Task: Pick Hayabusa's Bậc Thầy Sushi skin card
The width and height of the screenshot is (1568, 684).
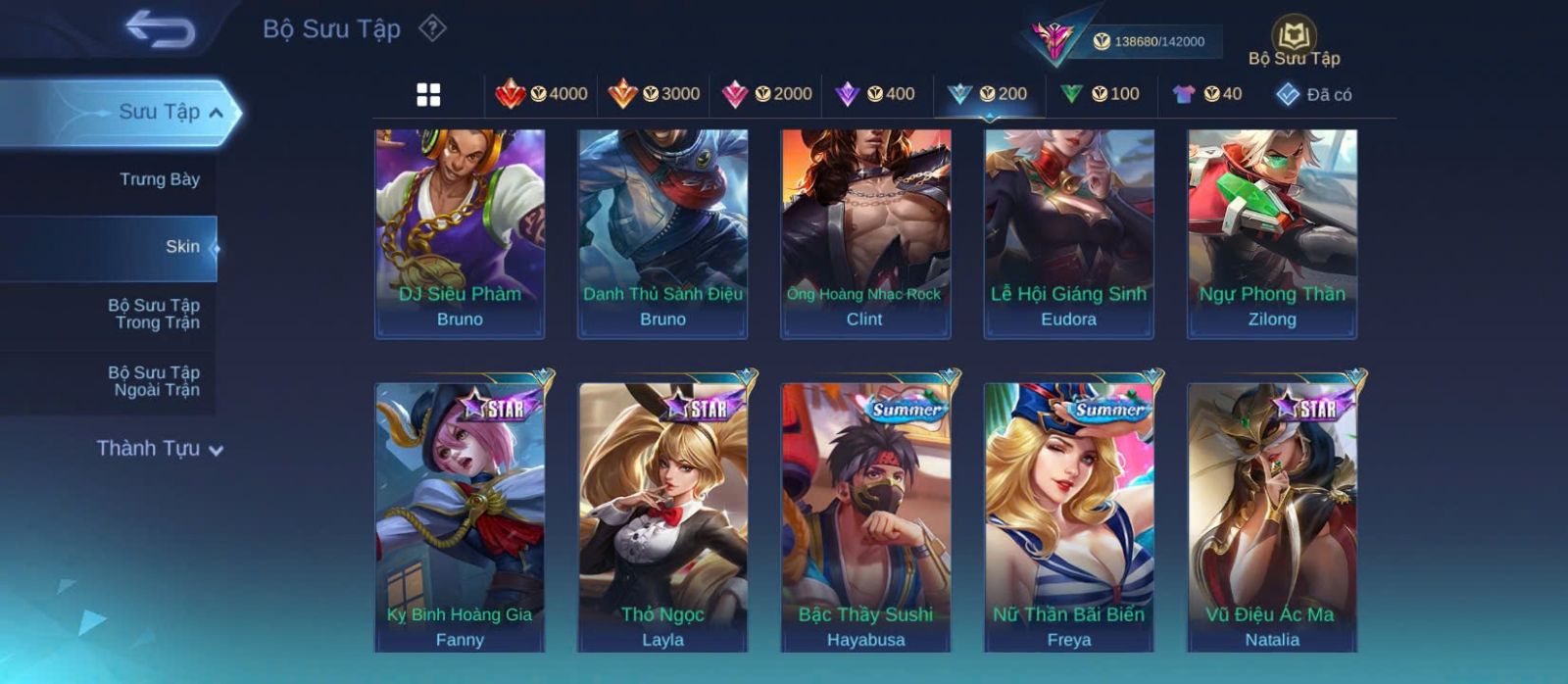Action: click(865, 517)
